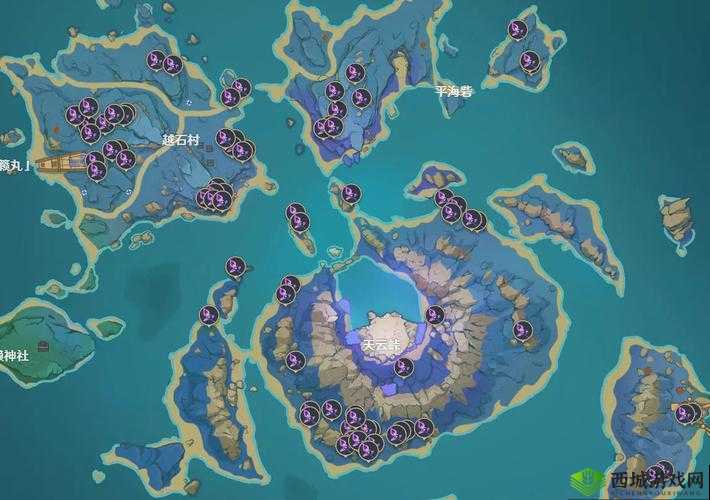This screenshot has height=500, width=710.
Task: Select the lone marker on the volcano's eastern slope
Action: point(521,329)
